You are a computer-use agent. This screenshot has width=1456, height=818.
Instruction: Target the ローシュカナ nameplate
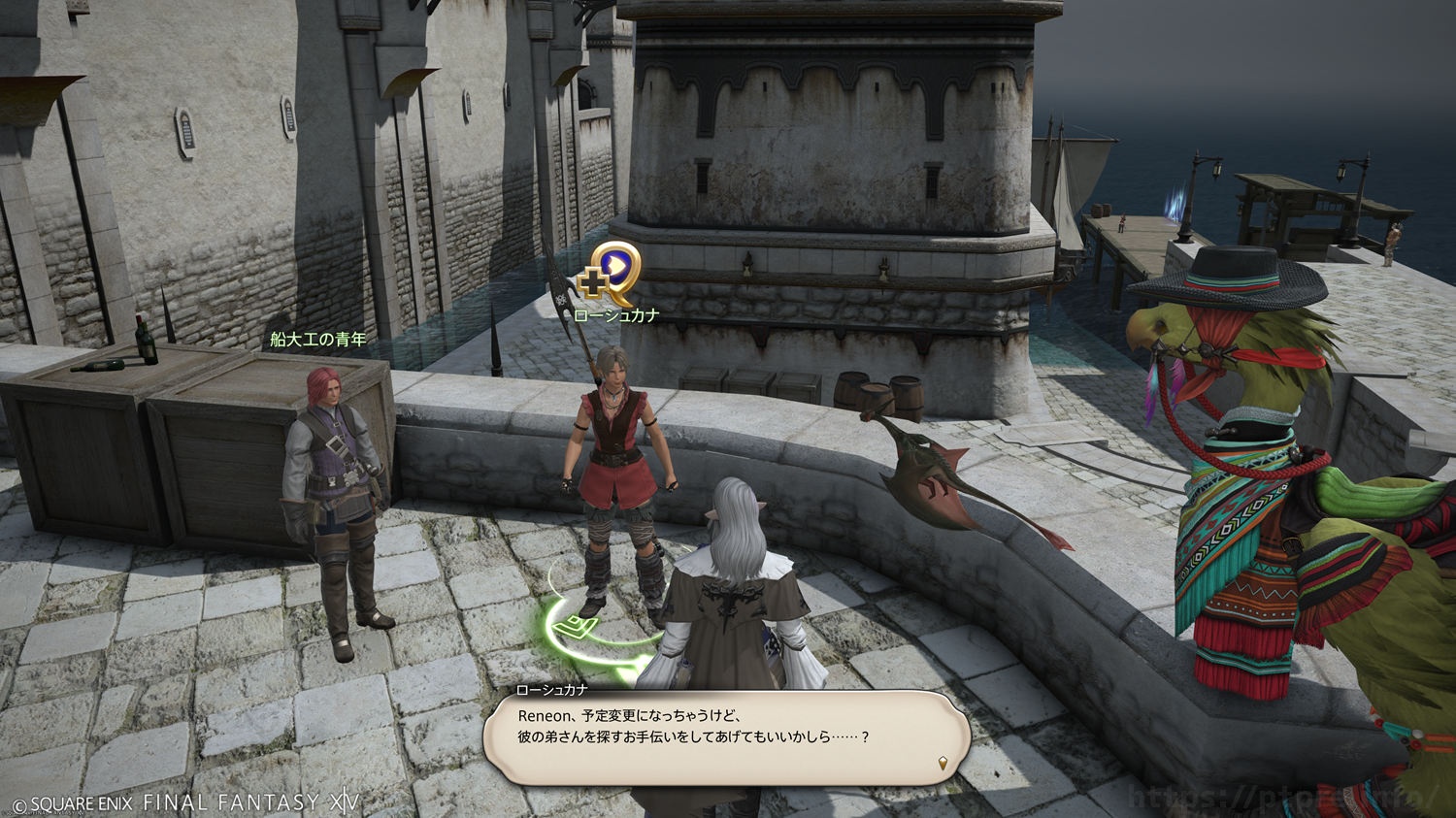point(616,315)
